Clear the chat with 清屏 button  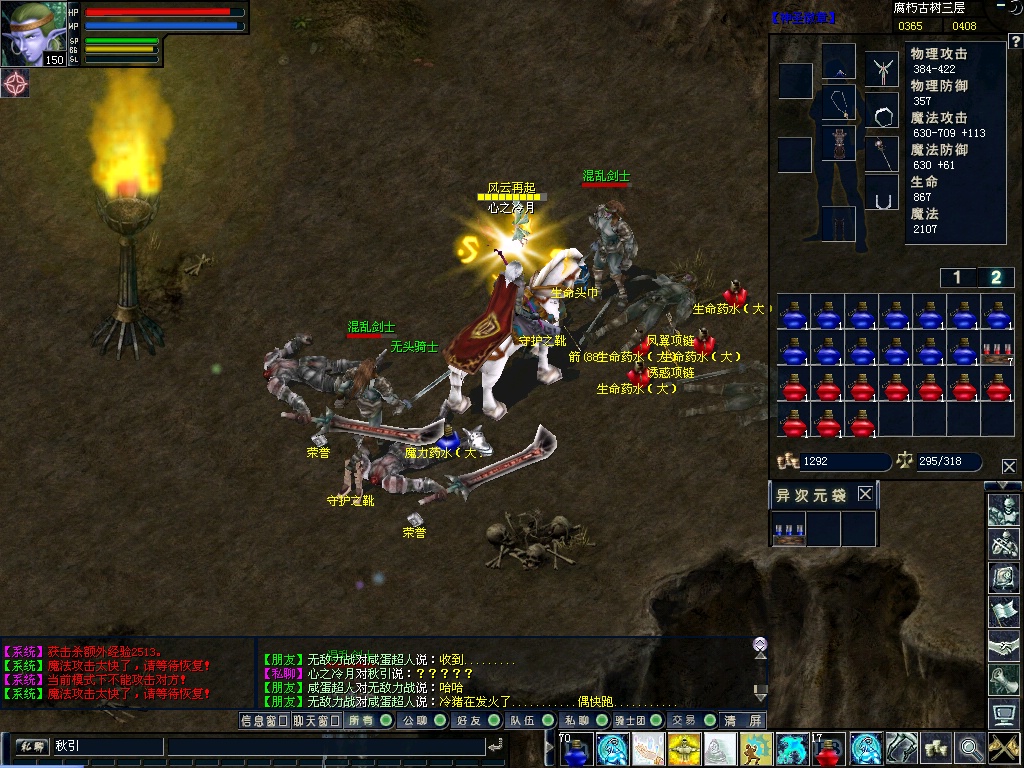743,720
